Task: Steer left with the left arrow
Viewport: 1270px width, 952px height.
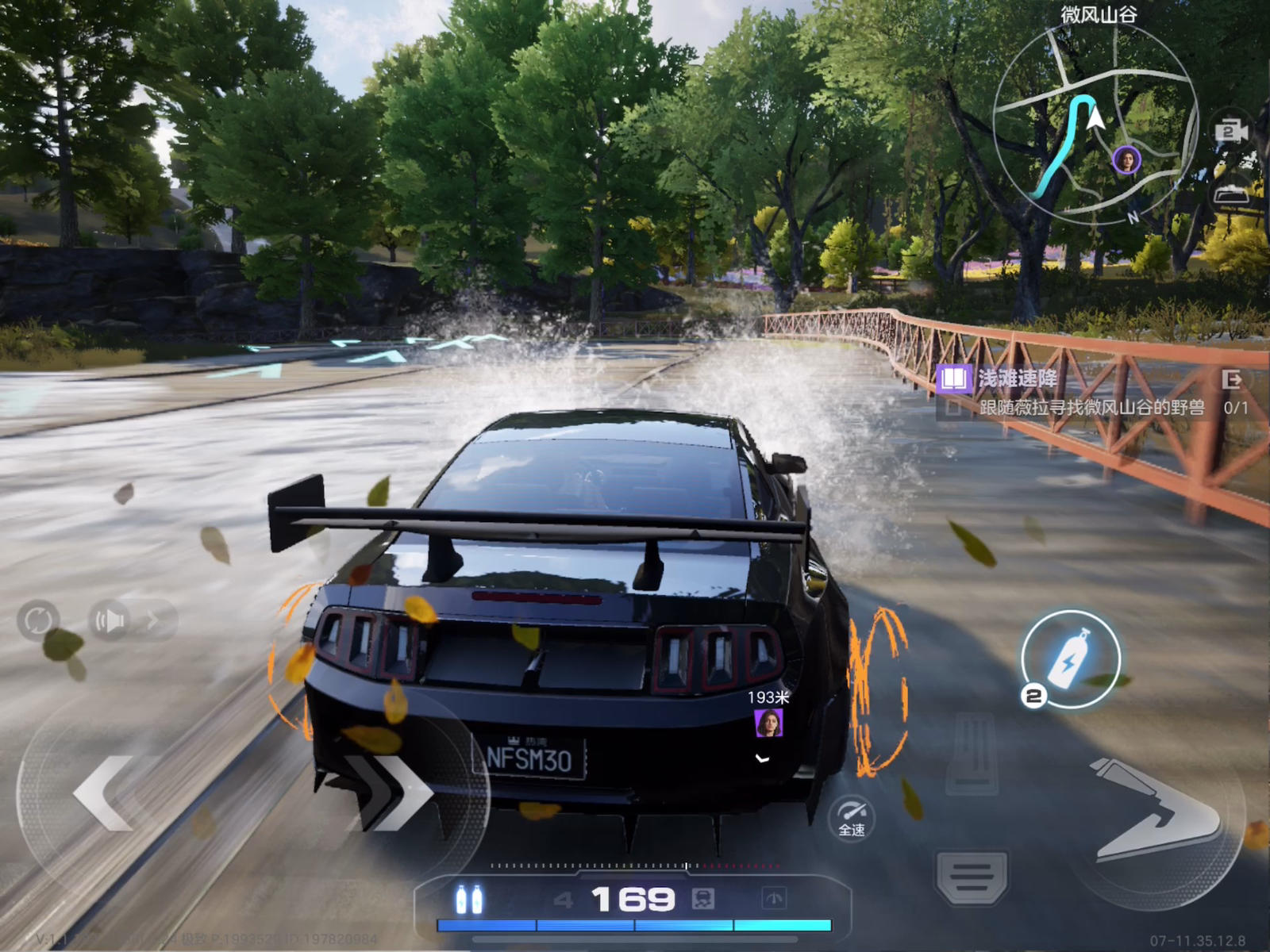Action: tap(103, 792)
